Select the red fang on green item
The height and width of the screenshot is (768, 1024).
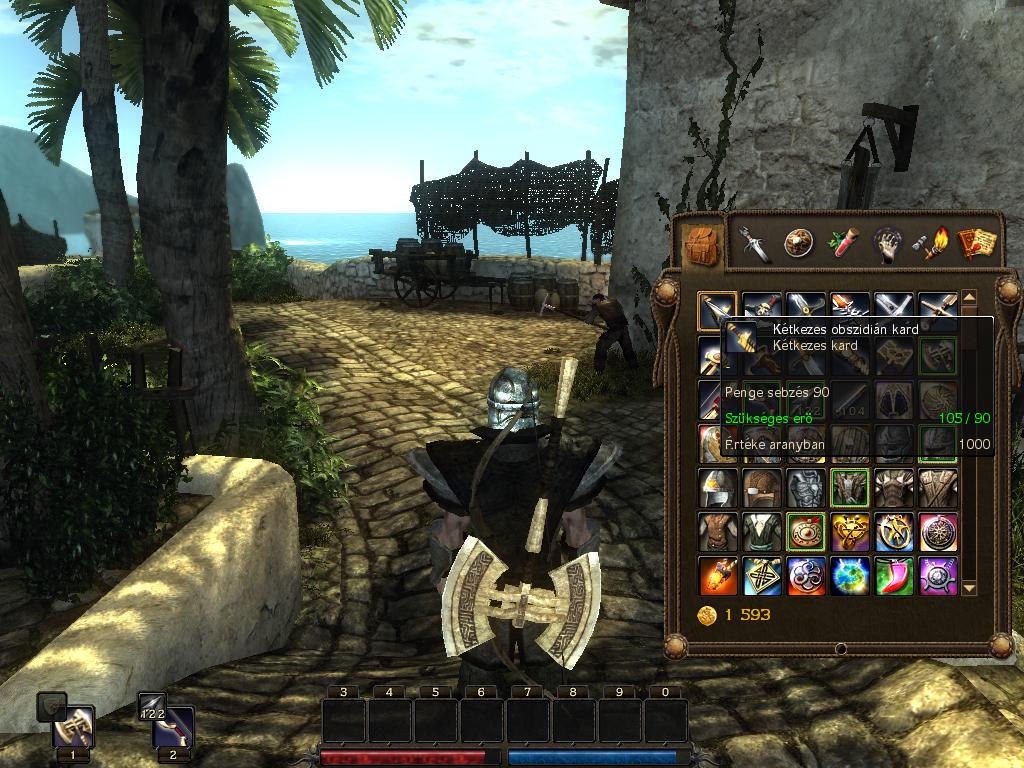pos(894,576)
